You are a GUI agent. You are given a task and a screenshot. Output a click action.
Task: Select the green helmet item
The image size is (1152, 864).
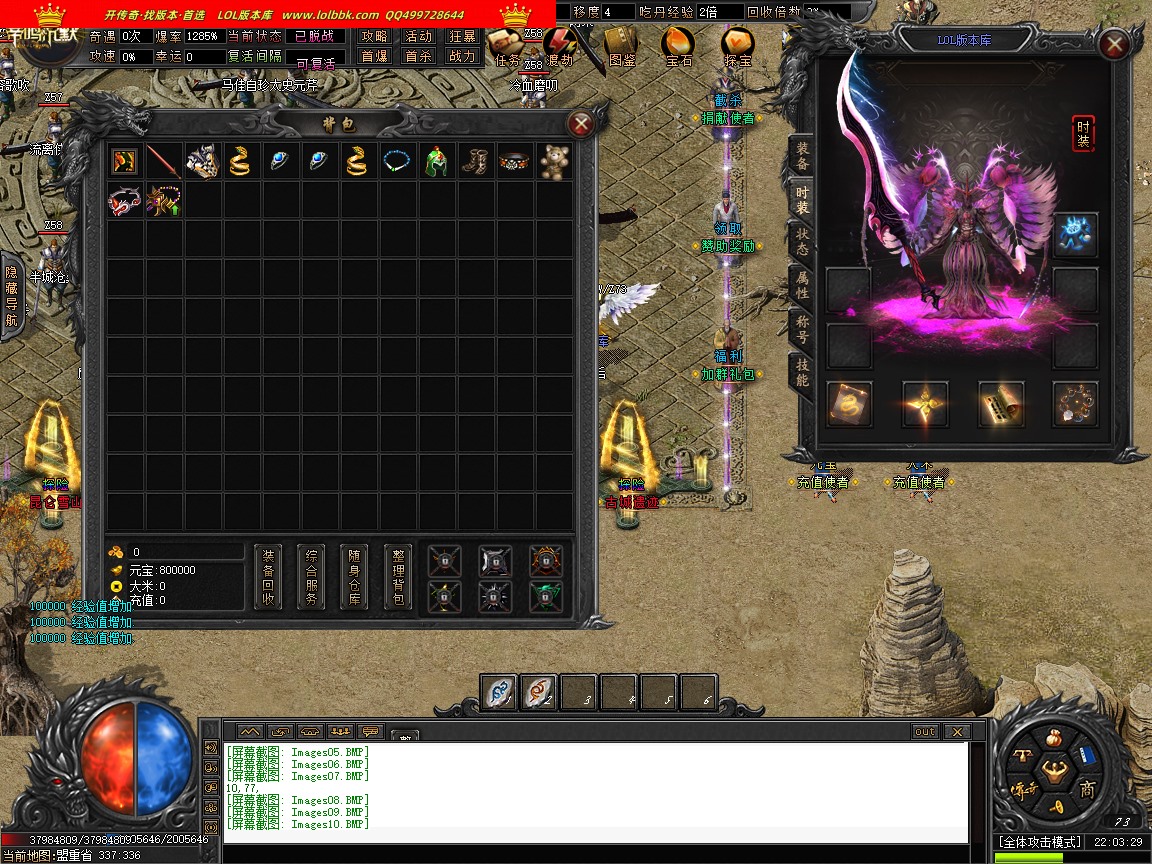pos(437,162)
